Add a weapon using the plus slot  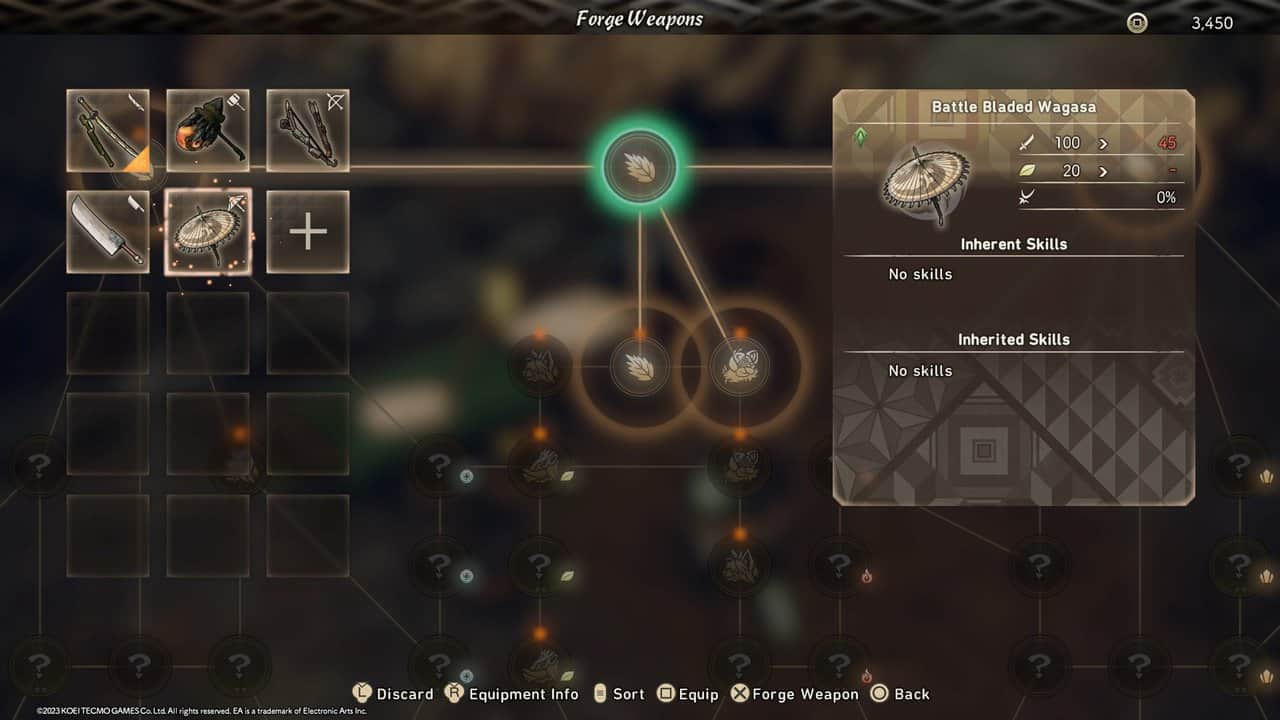click(308, 232)
